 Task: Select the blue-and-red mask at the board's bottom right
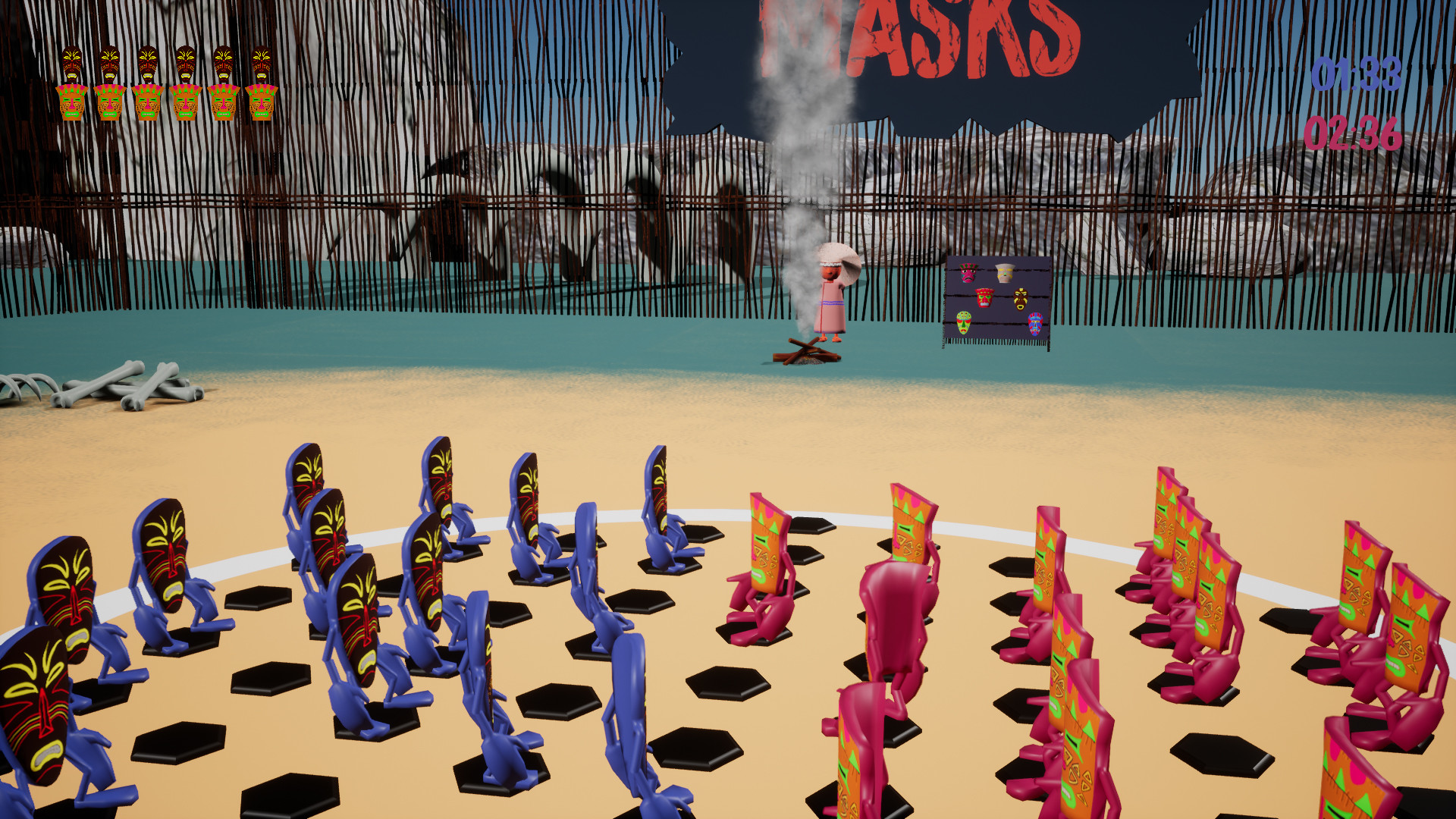click(1035, 324)
